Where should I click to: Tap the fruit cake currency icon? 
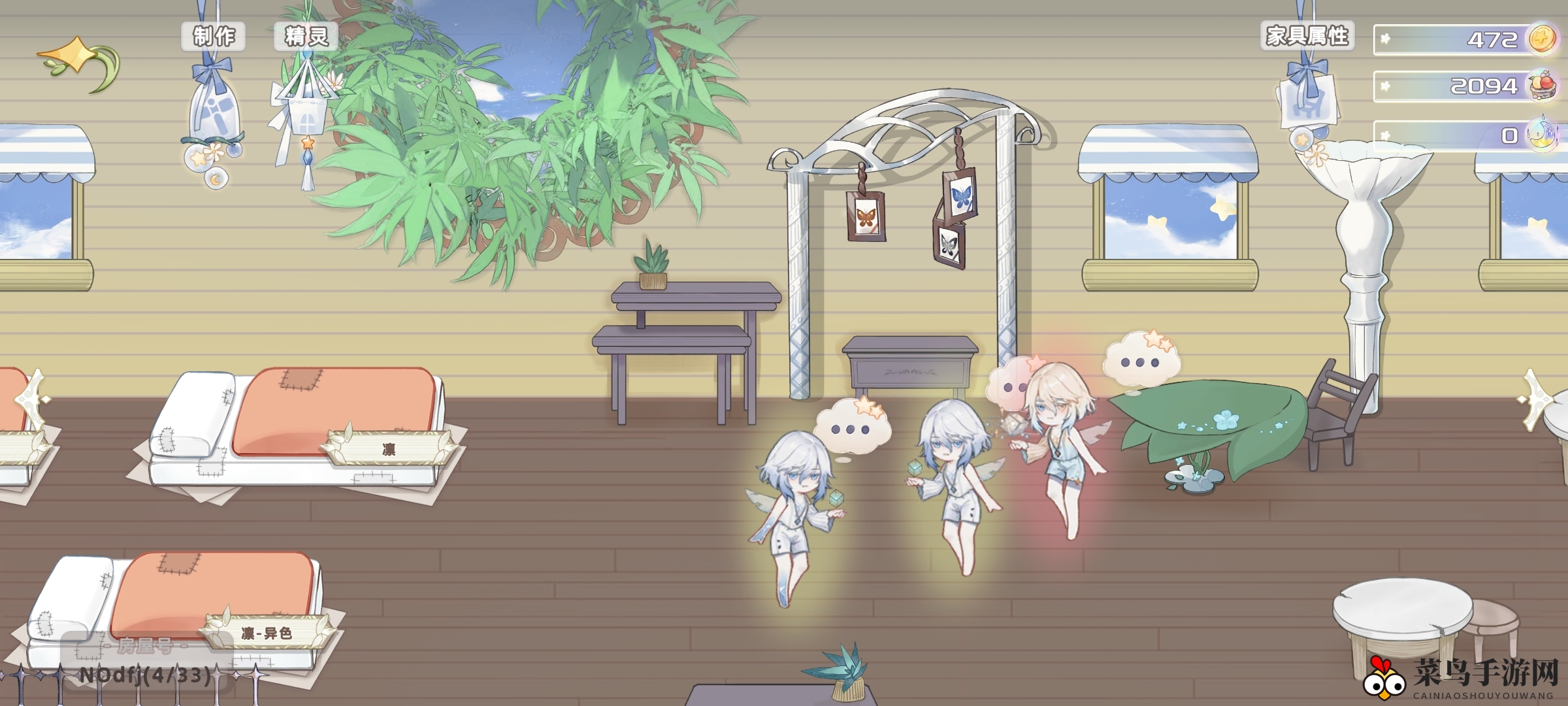[x=1544, y=86]
